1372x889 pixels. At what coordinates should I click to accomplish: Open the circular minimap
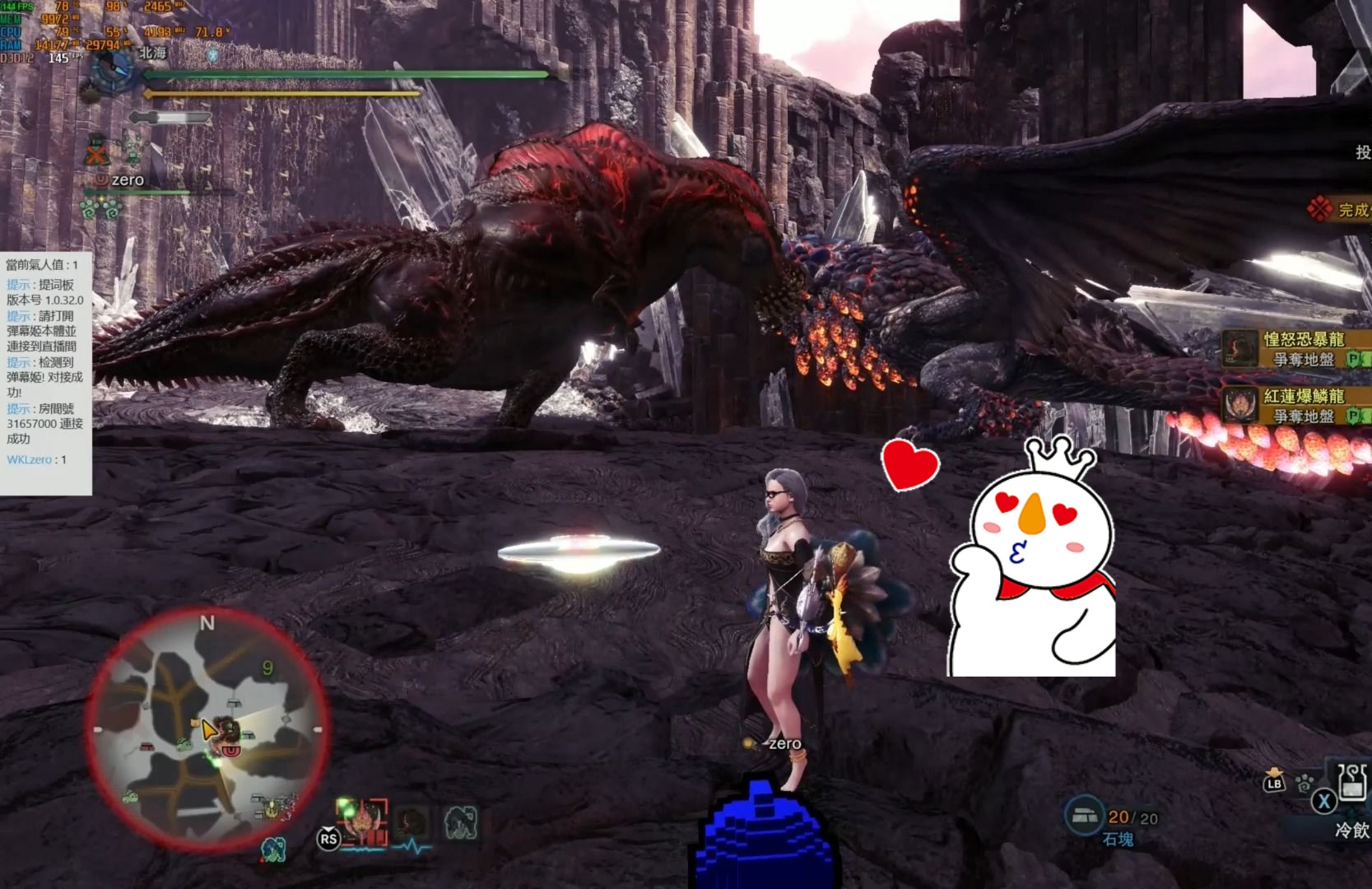[x=206, y=728]
